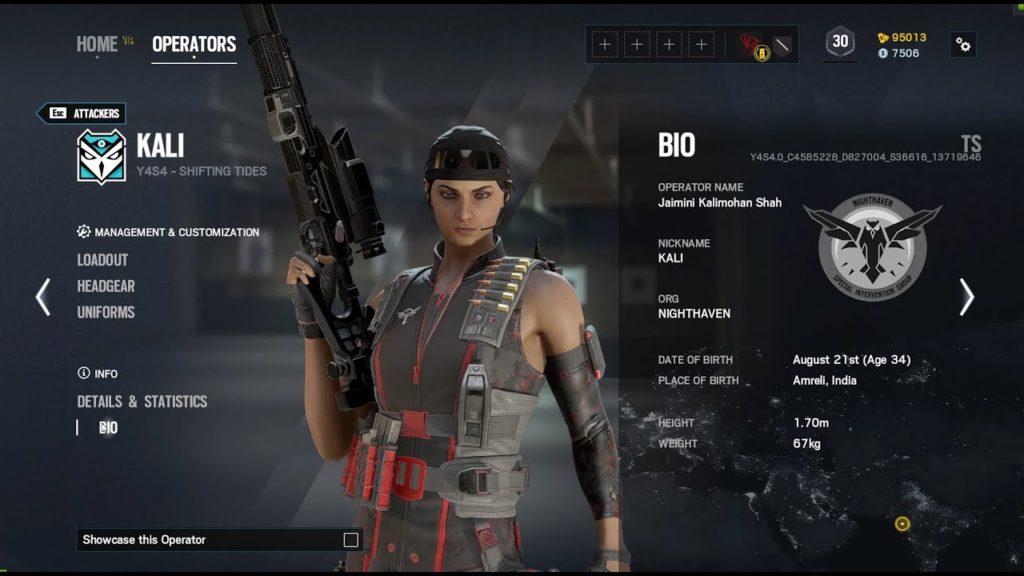Select the Headgear customization option
Screen dimensions: 1024x576
coord(106,286)
